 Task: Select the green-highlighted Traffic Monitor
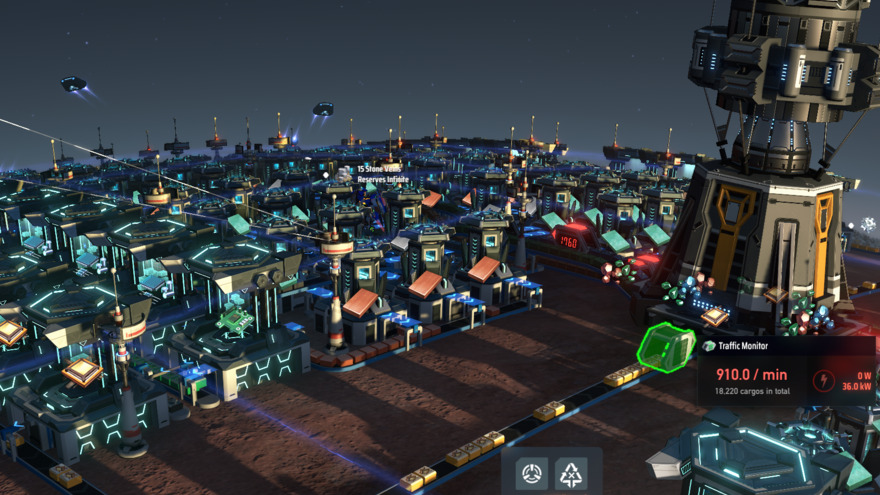(x=666, y=349)
